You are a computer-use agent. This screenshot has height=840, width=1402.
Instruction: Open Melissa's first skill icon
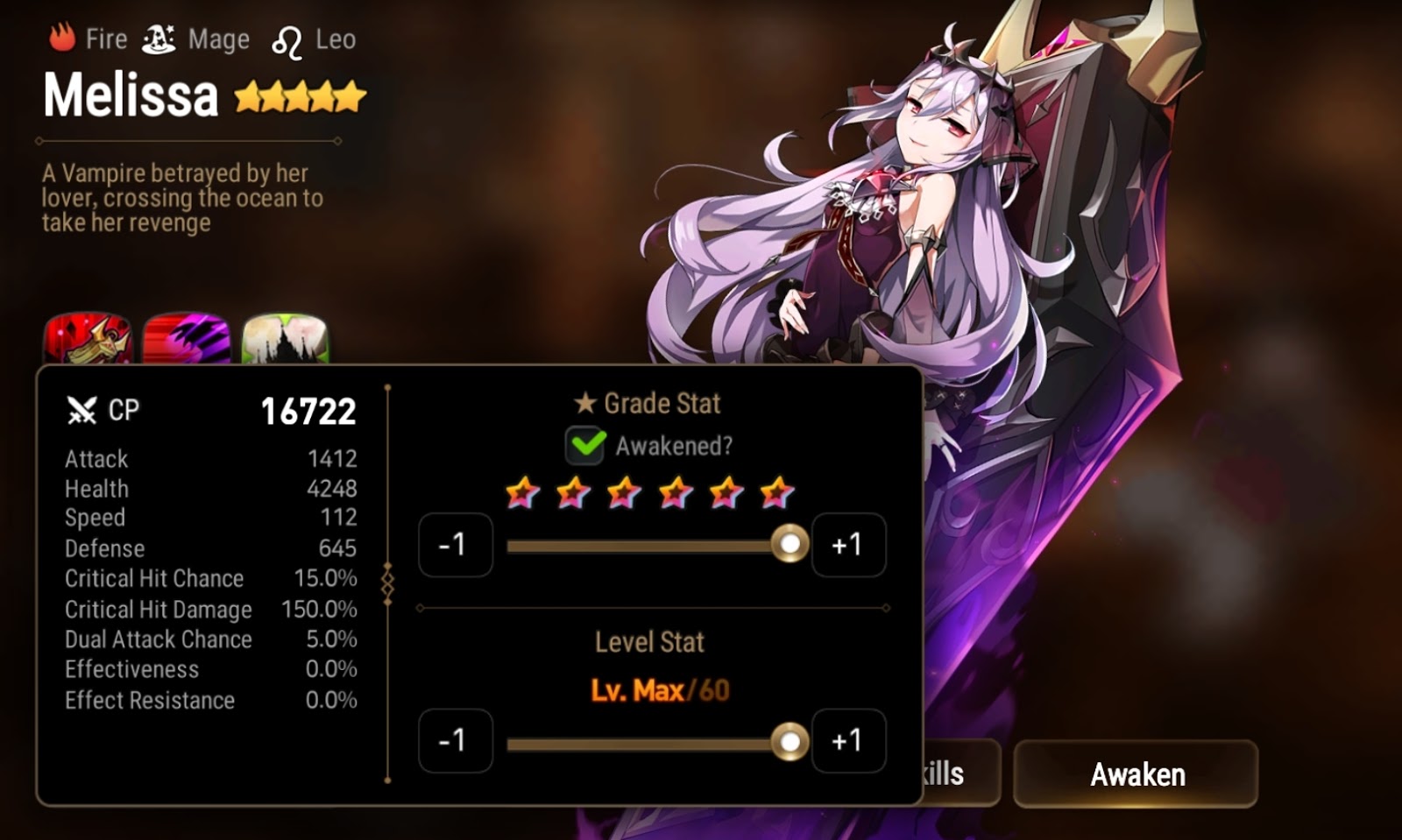(89, 337)
